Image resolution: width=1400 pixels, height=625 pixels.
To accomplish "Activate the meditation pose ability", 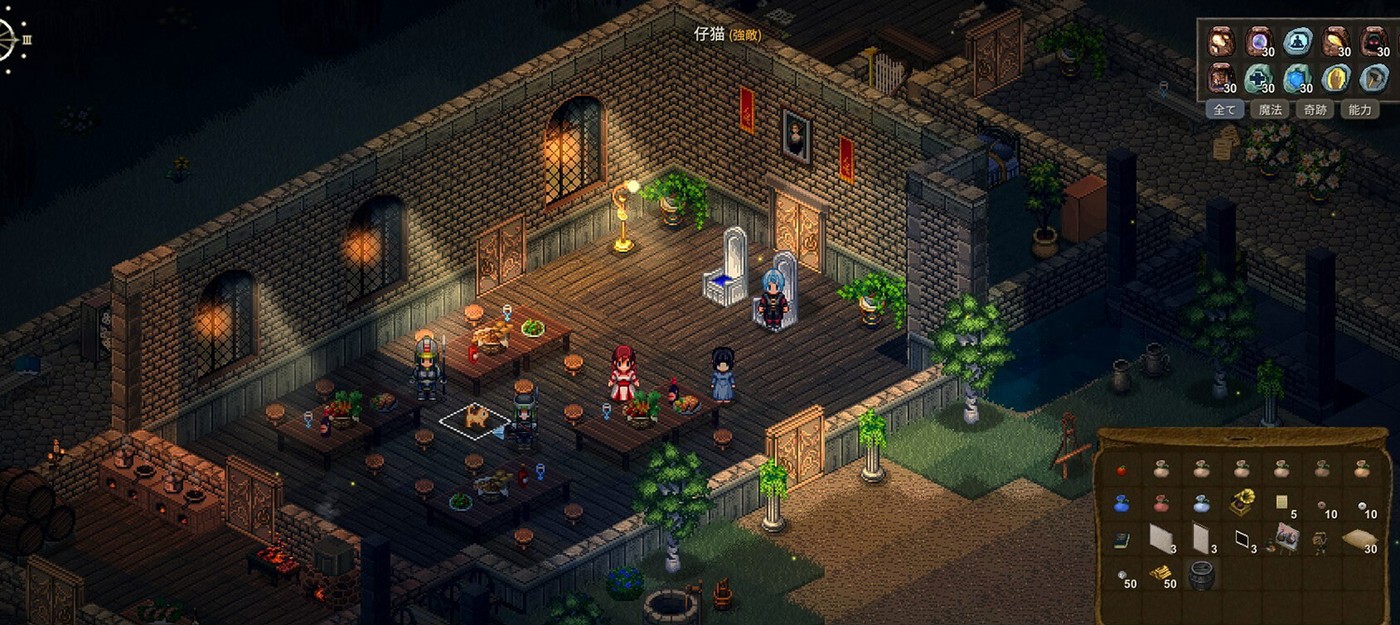I will [1298, 41].
